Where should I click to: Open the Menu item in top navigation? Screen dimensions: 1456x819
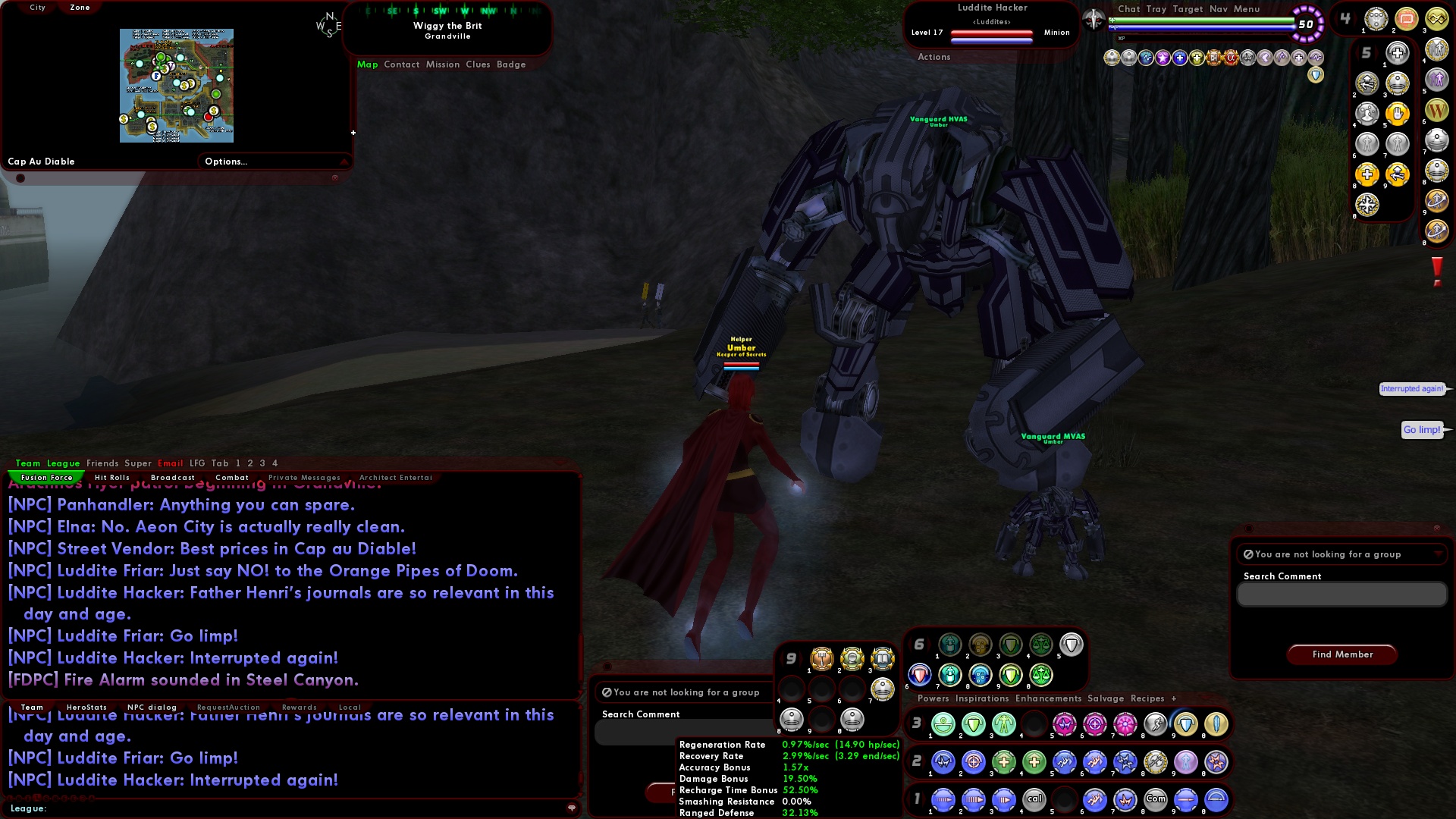1247,9
